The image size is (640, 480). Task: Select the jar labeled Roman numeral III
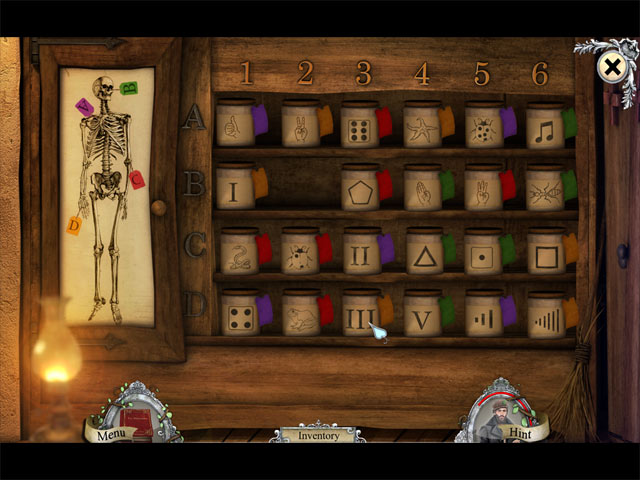(x=360, y=317)
